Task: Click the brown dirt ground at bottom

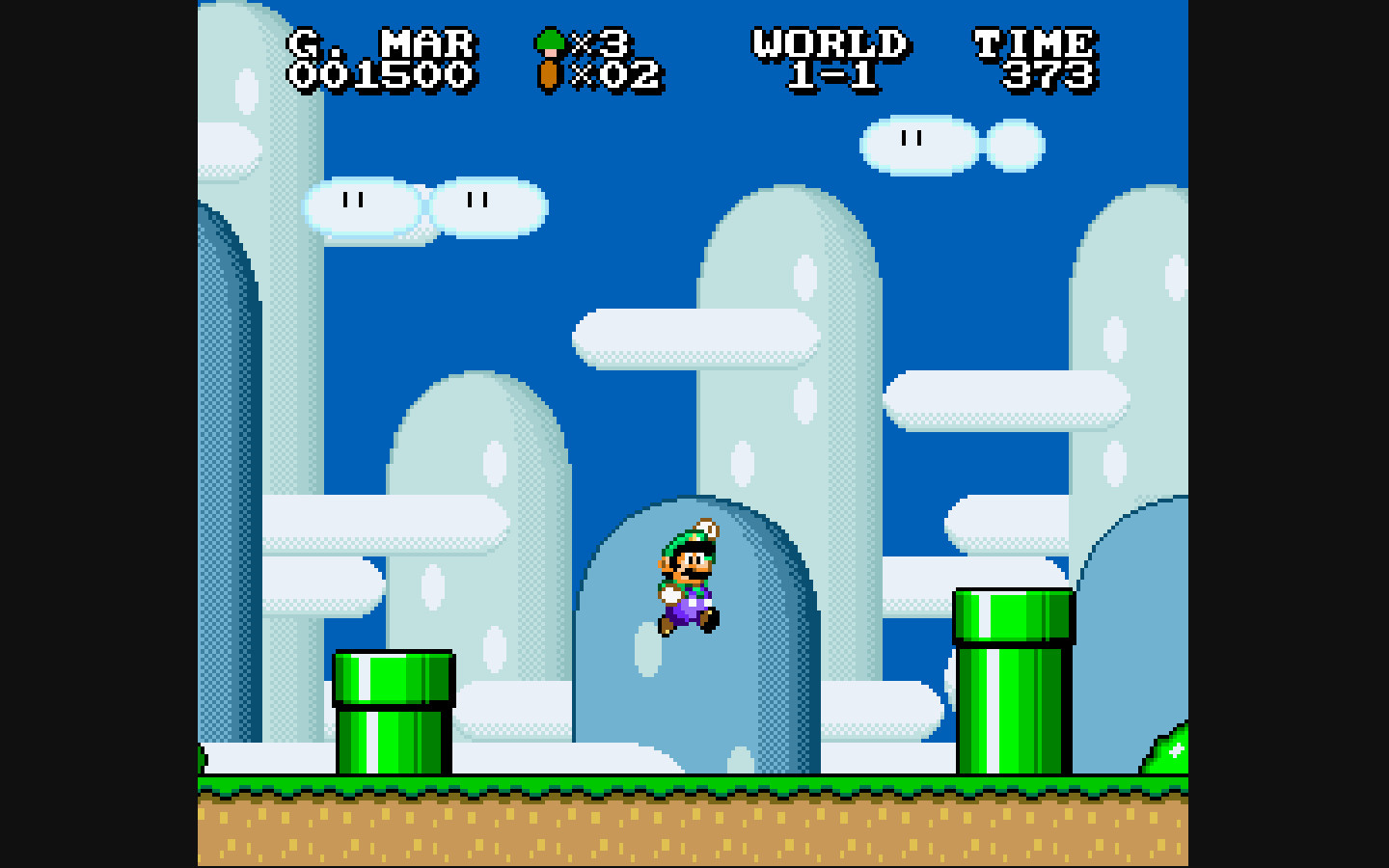Action: [694, 834]
